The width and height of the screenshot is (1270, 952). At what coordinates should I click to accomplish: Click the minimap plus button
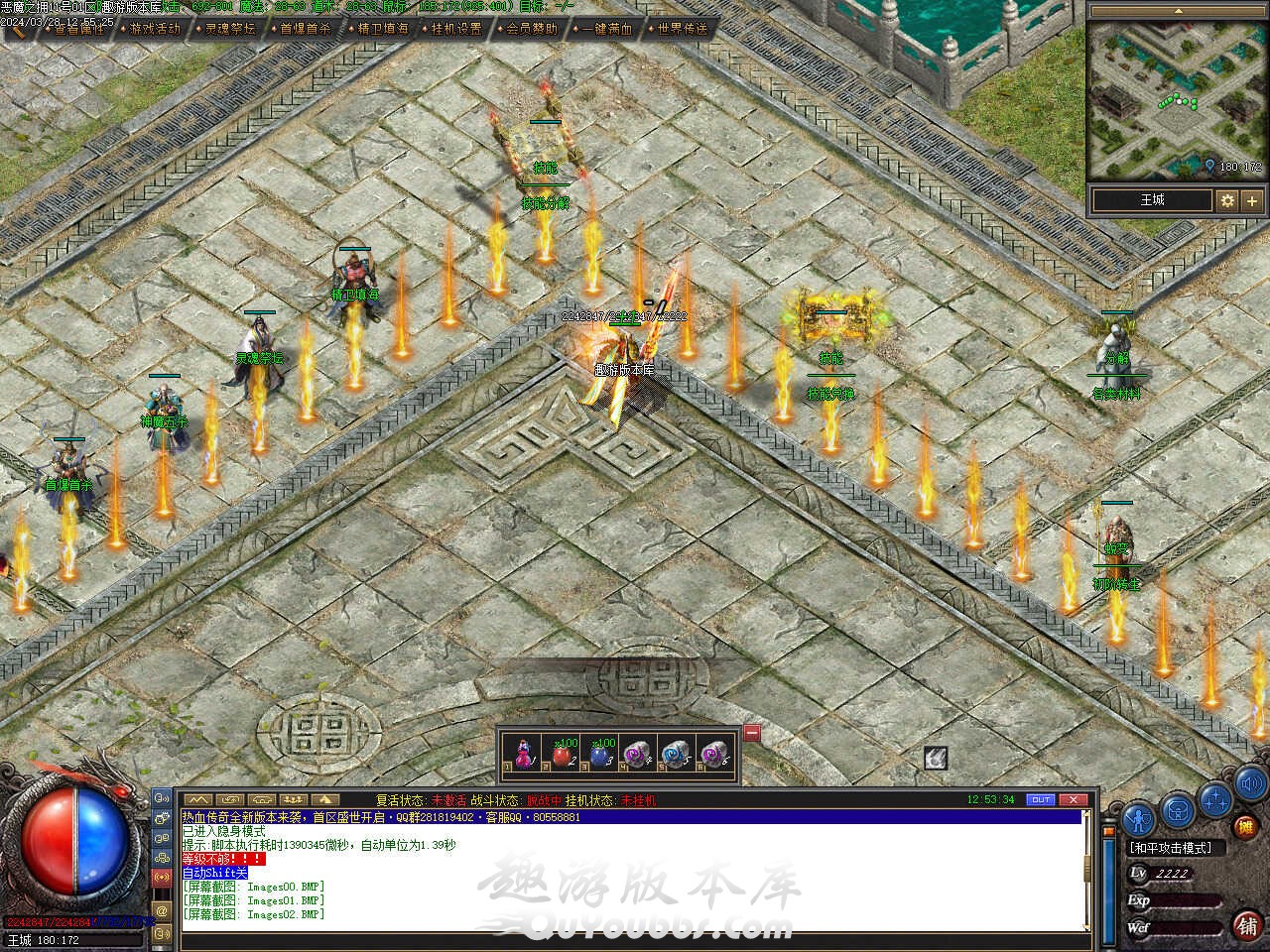point(1252,200)
